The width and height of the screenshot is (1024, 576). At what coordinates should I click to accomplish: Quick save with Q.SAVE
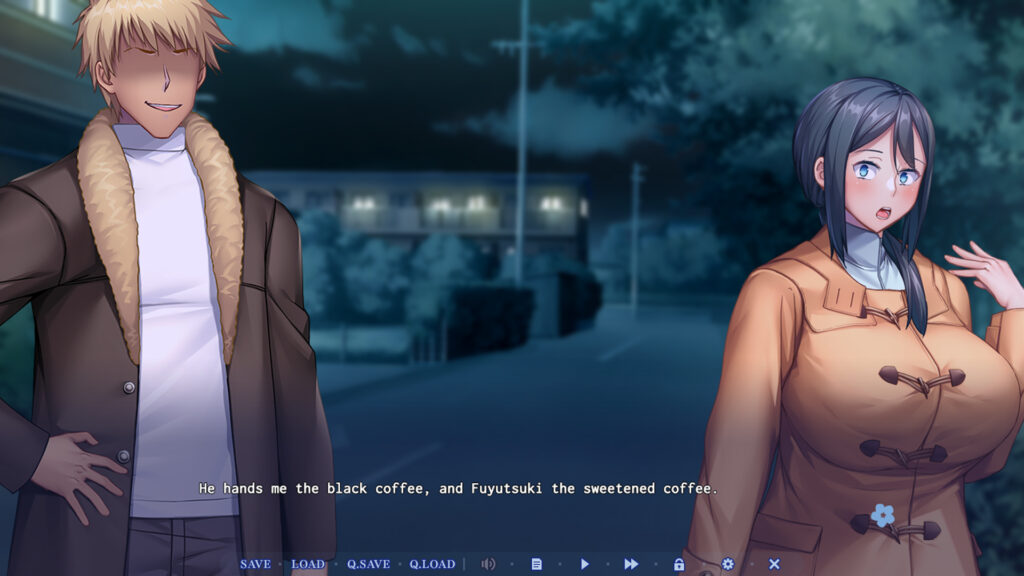coord(368,564)
